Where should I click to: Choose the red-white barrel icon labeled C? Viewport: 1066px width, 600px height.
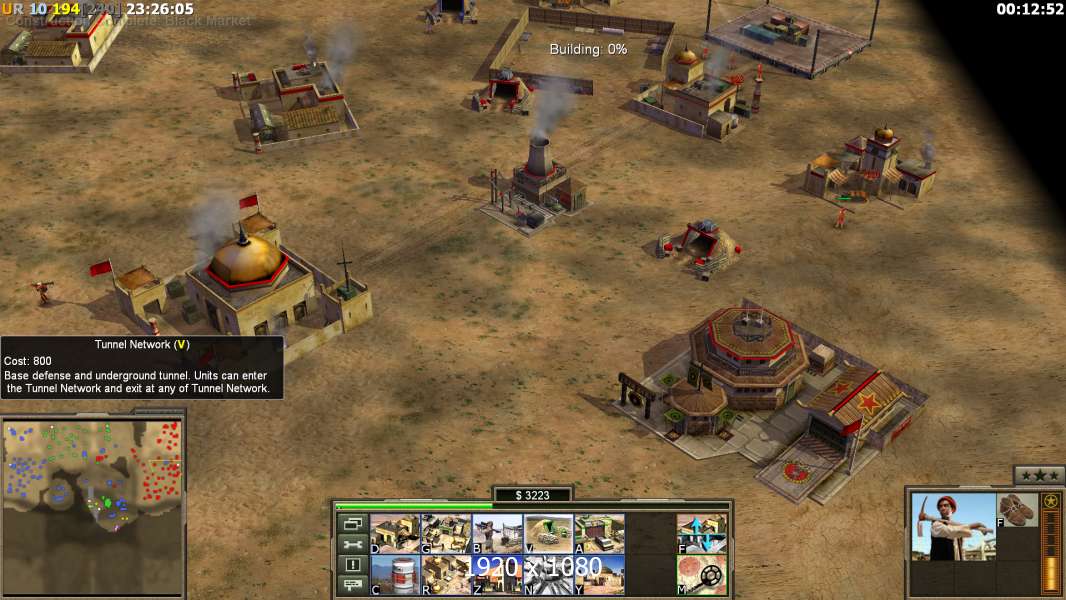coord(395,574)
